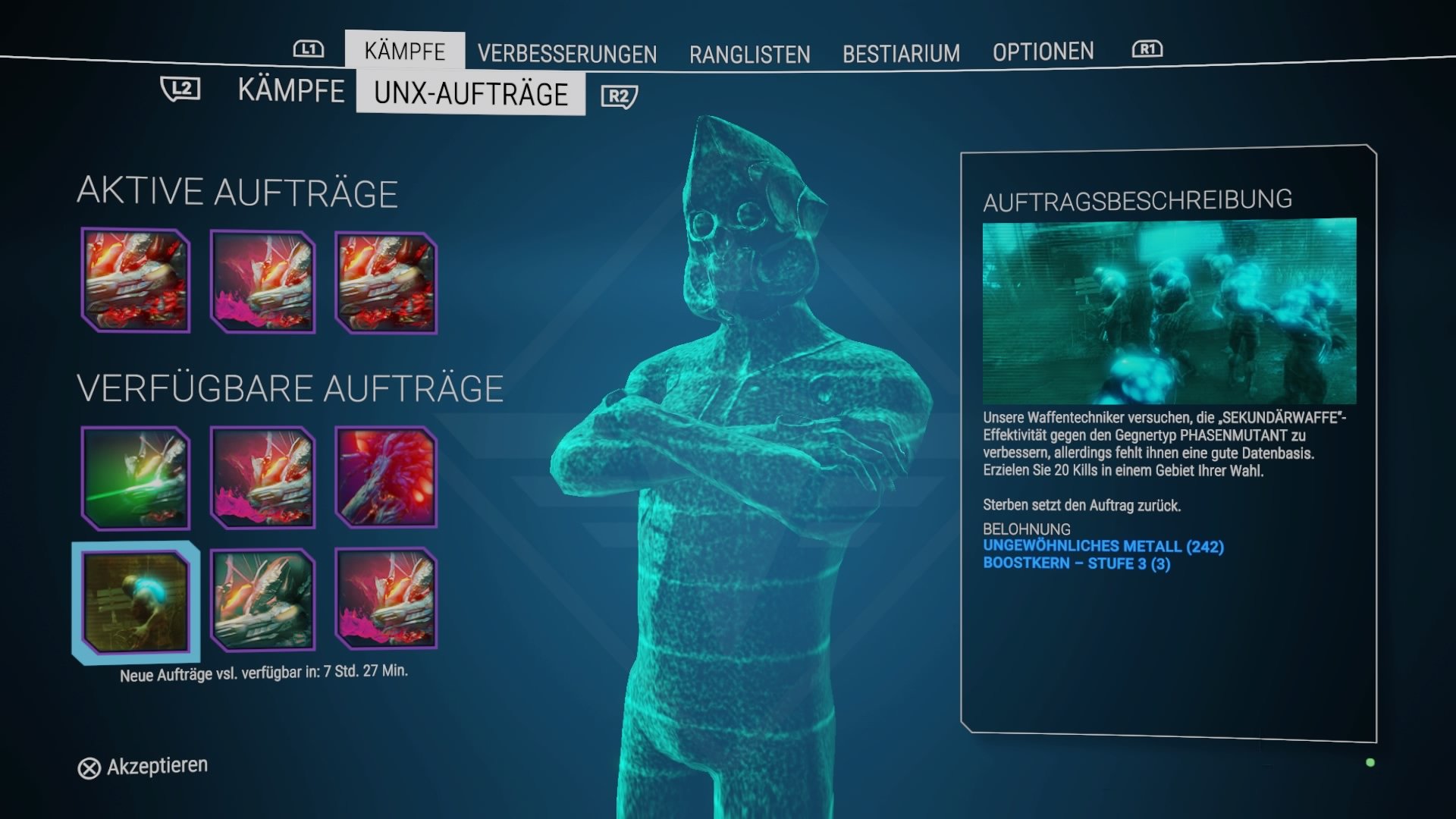The width and height of the screenshot is (1456, 819).
Task: Switch to the Verbesserungen tab
Action: 566,54
